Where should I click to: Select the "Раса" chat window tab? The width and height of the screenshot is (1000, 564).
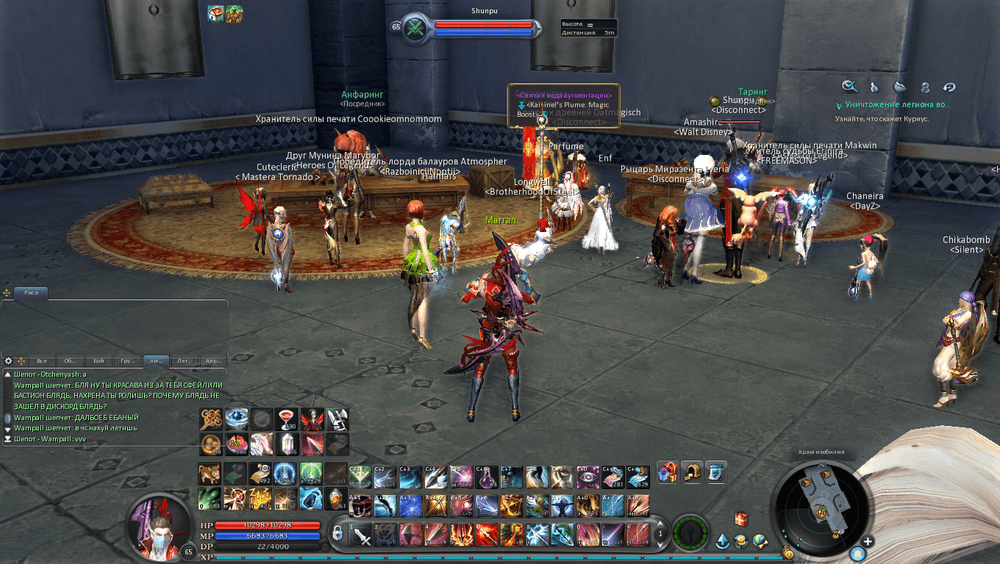[32, 293]
